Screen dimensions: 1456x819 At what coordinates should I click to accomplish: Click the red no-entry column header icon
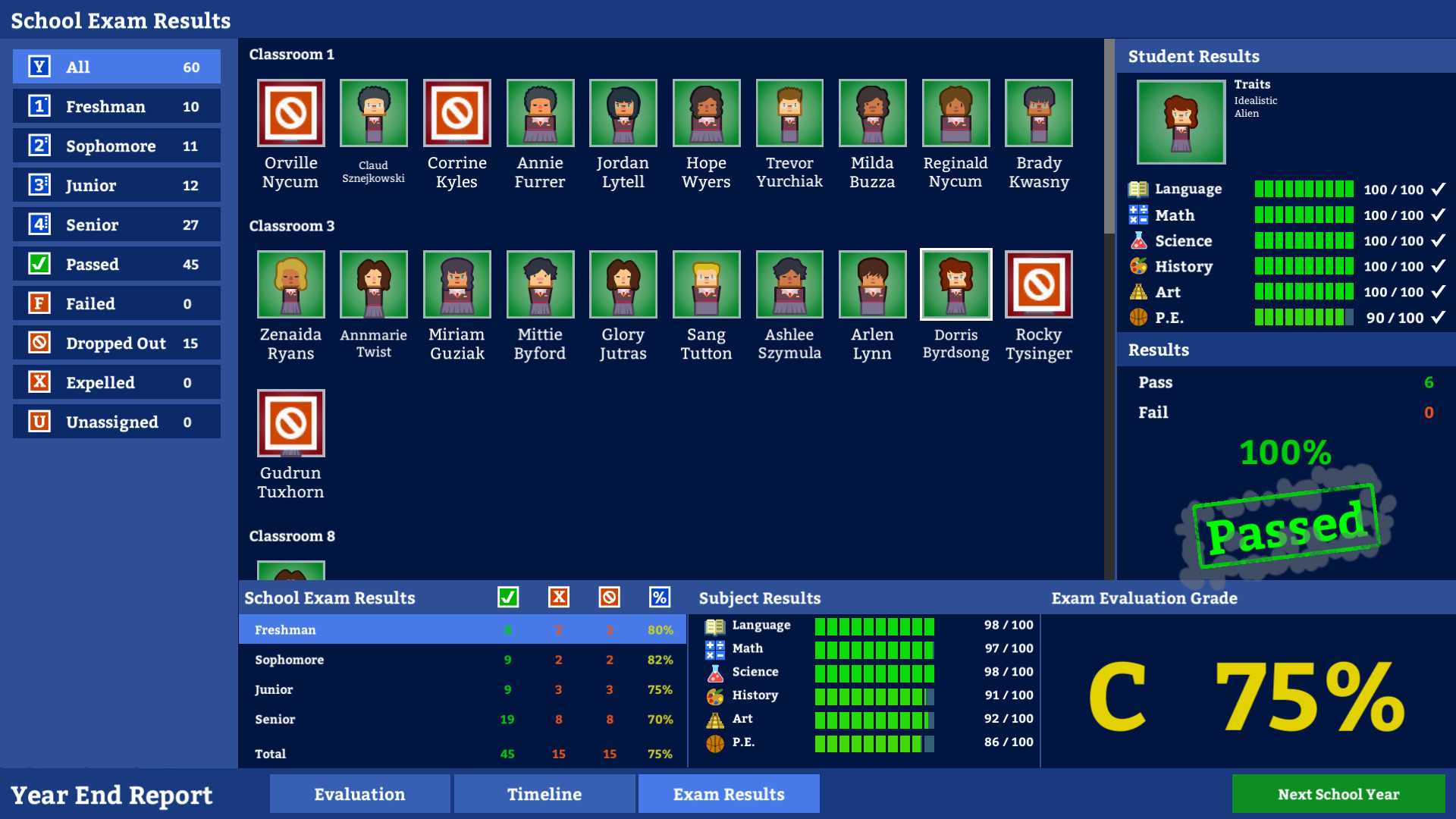(x=609, y=598)
